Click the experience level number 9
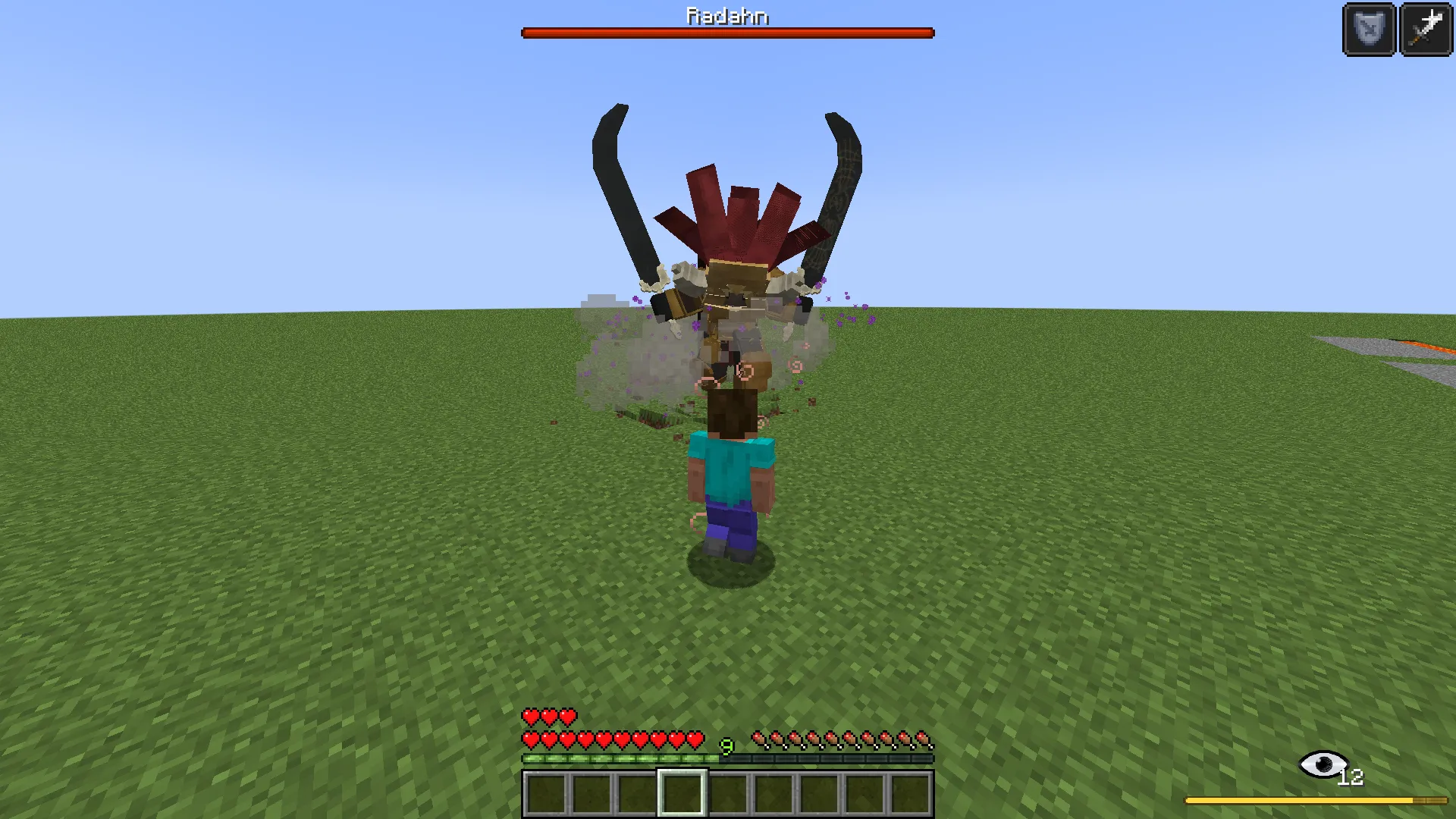 [x=726, y=746]
